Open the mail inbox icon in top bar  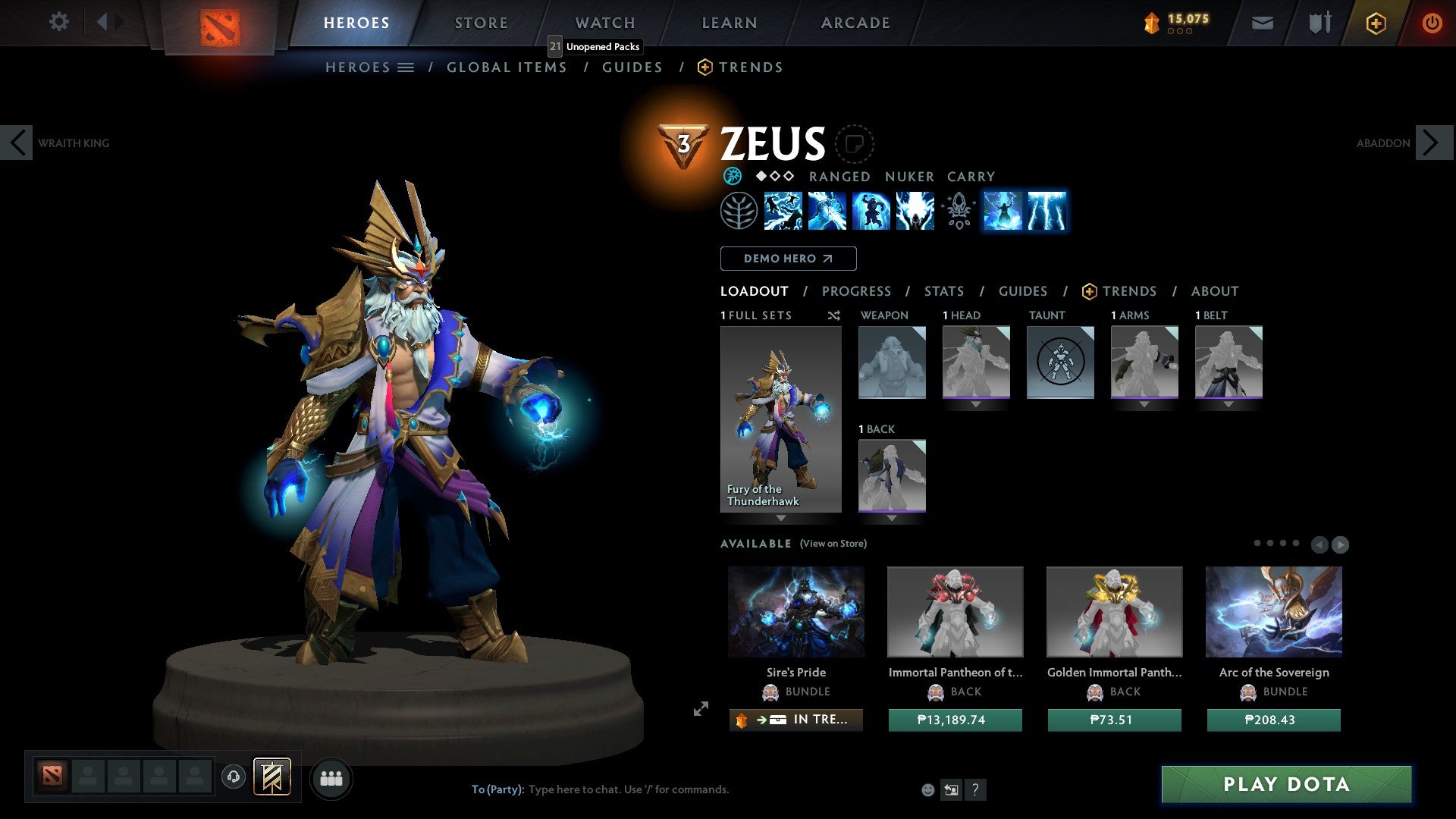[1263, 23]
